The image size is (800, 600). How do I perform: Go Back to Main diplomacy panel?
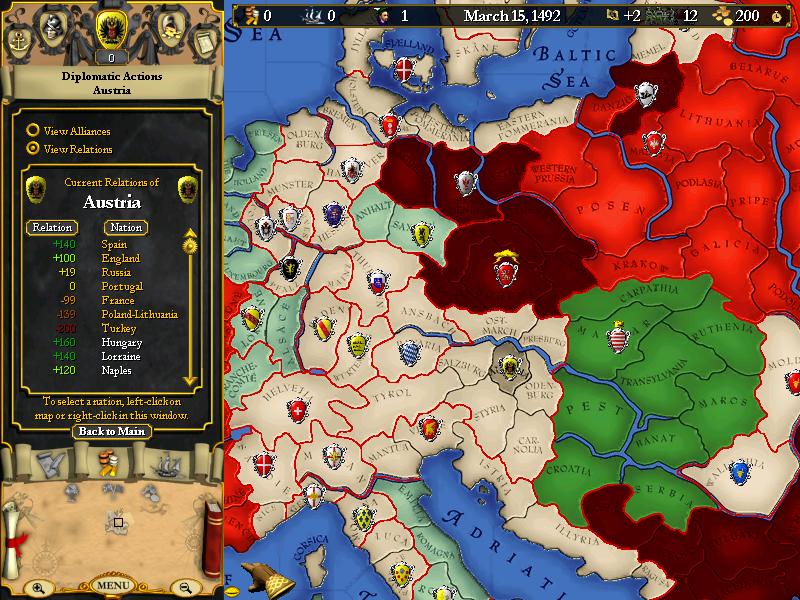(x=111, y=432)
